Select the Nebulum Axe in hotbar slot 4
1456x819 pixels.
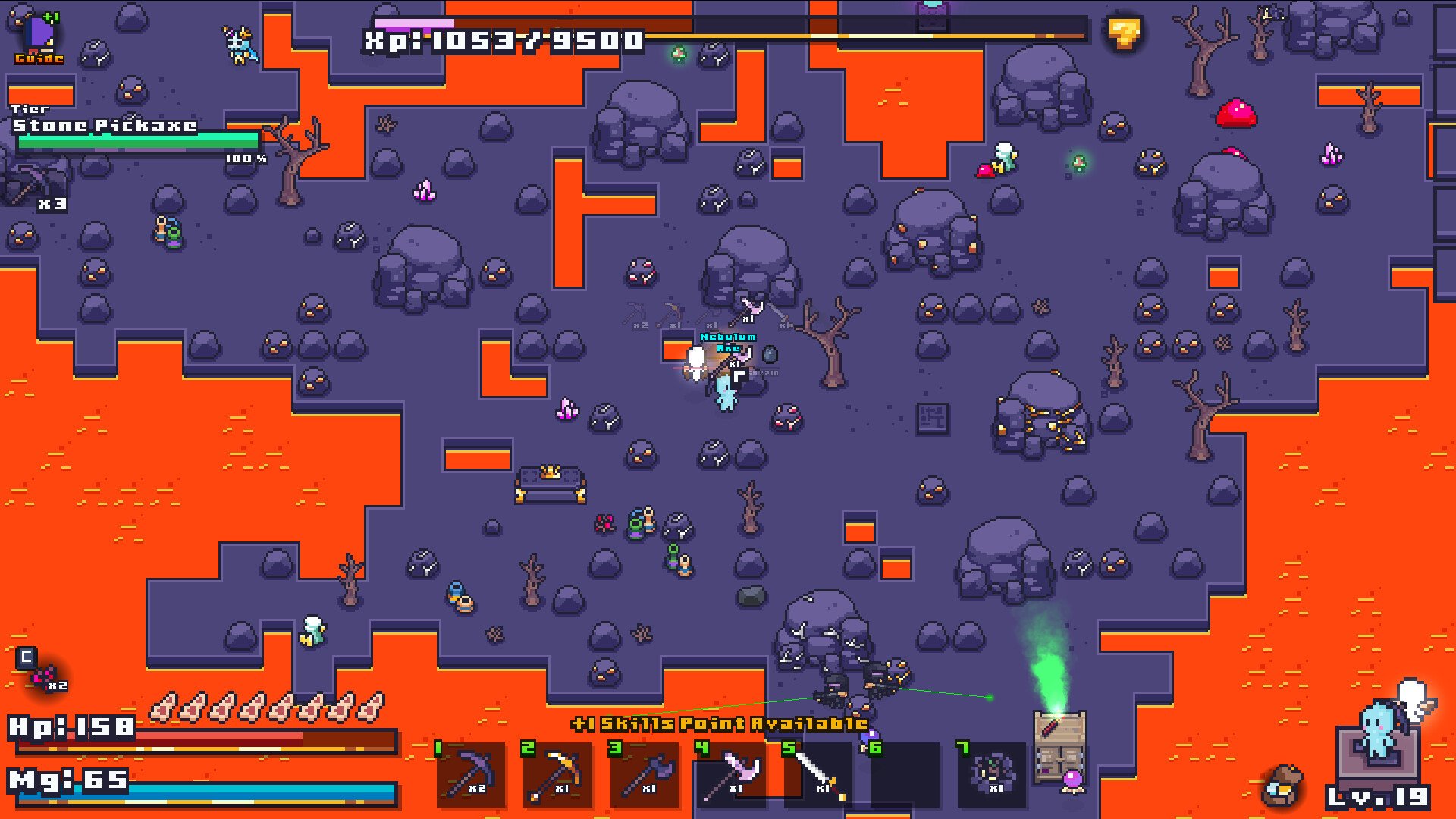(x=733, y=774)
